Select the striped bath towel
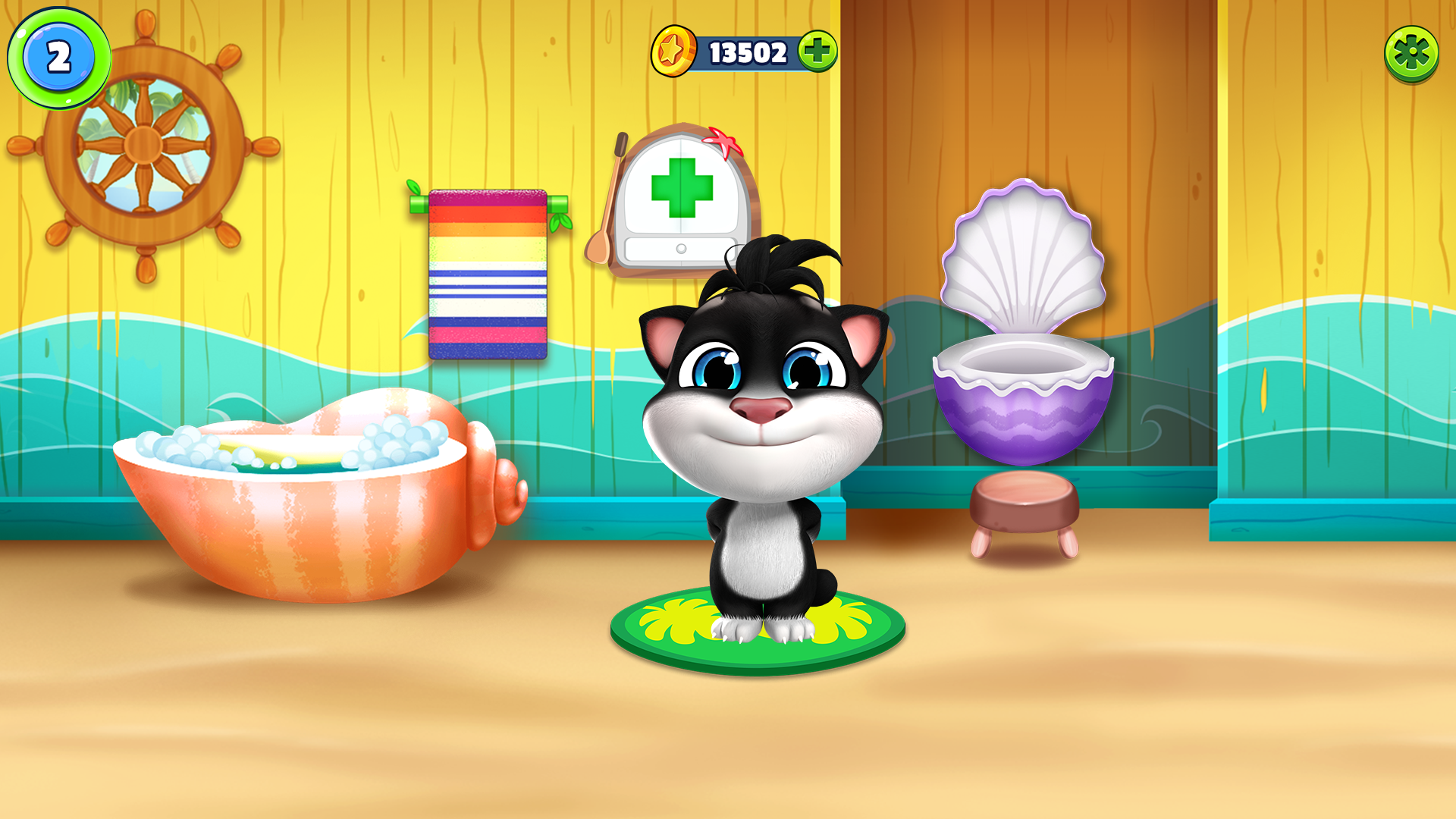Image resolution: width=1456 pixels, height=819 pixels. [489, 273]
